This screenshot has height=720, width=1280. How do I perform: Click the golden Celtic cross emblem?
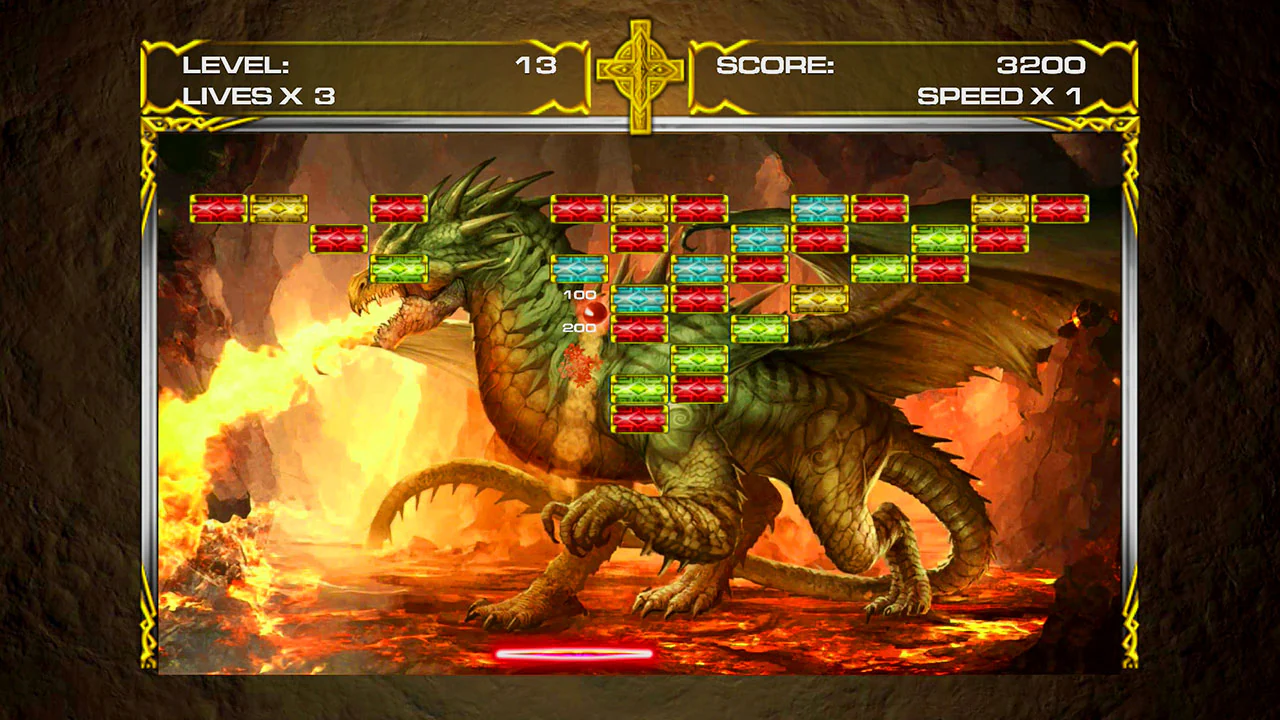pos(640,70)
